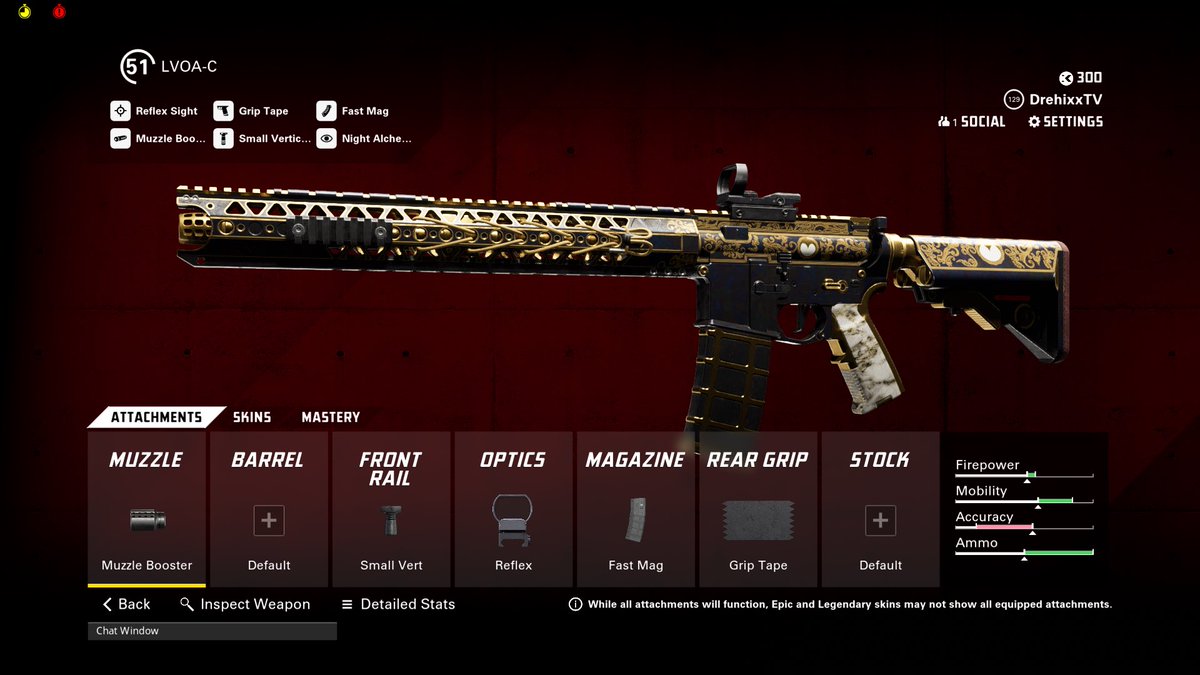Click Inspect Weapon
1200x675 pixels.
[245, 604]
